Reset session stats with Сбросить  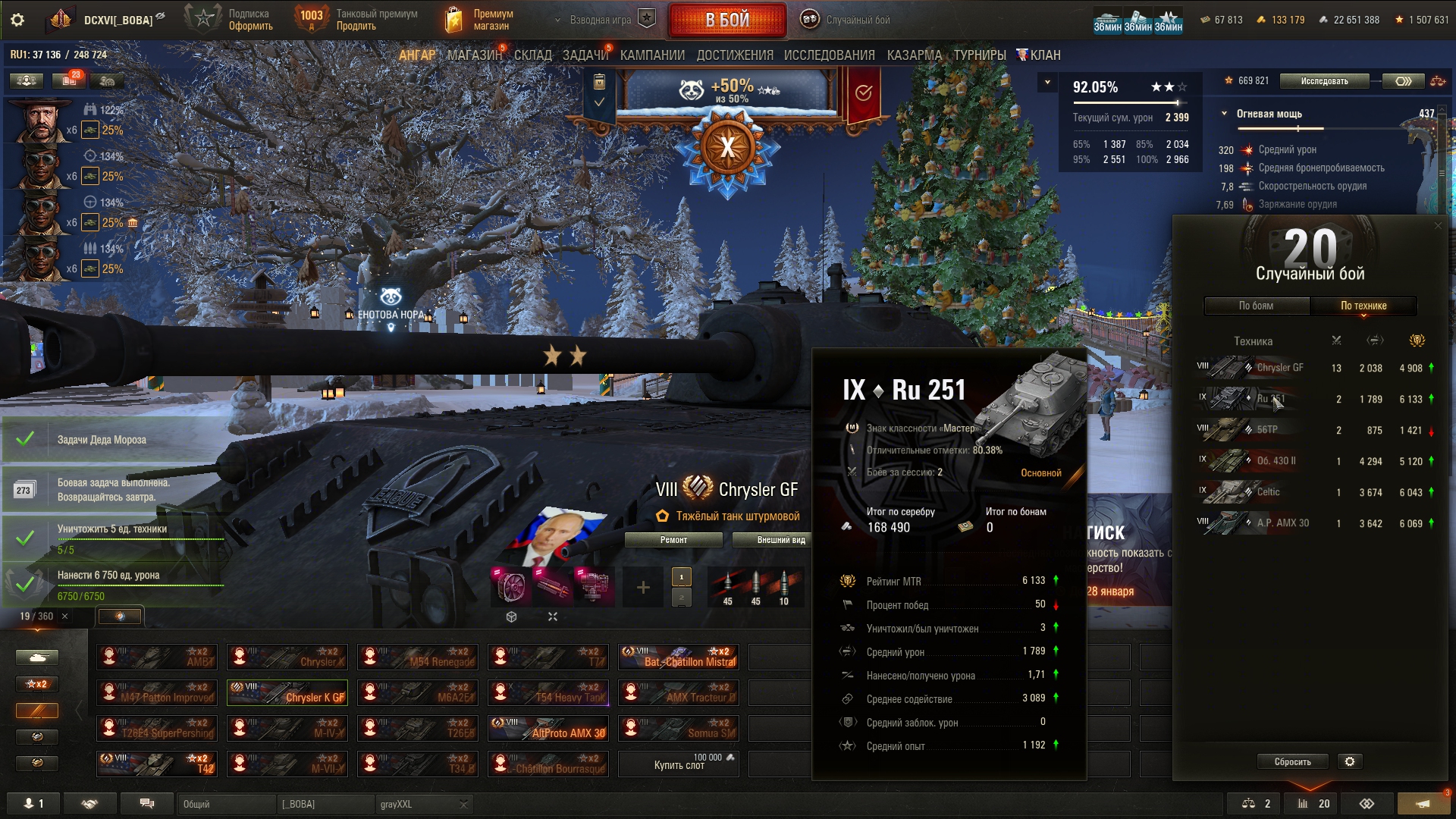pyautogui.click(x=1292, y=761)
